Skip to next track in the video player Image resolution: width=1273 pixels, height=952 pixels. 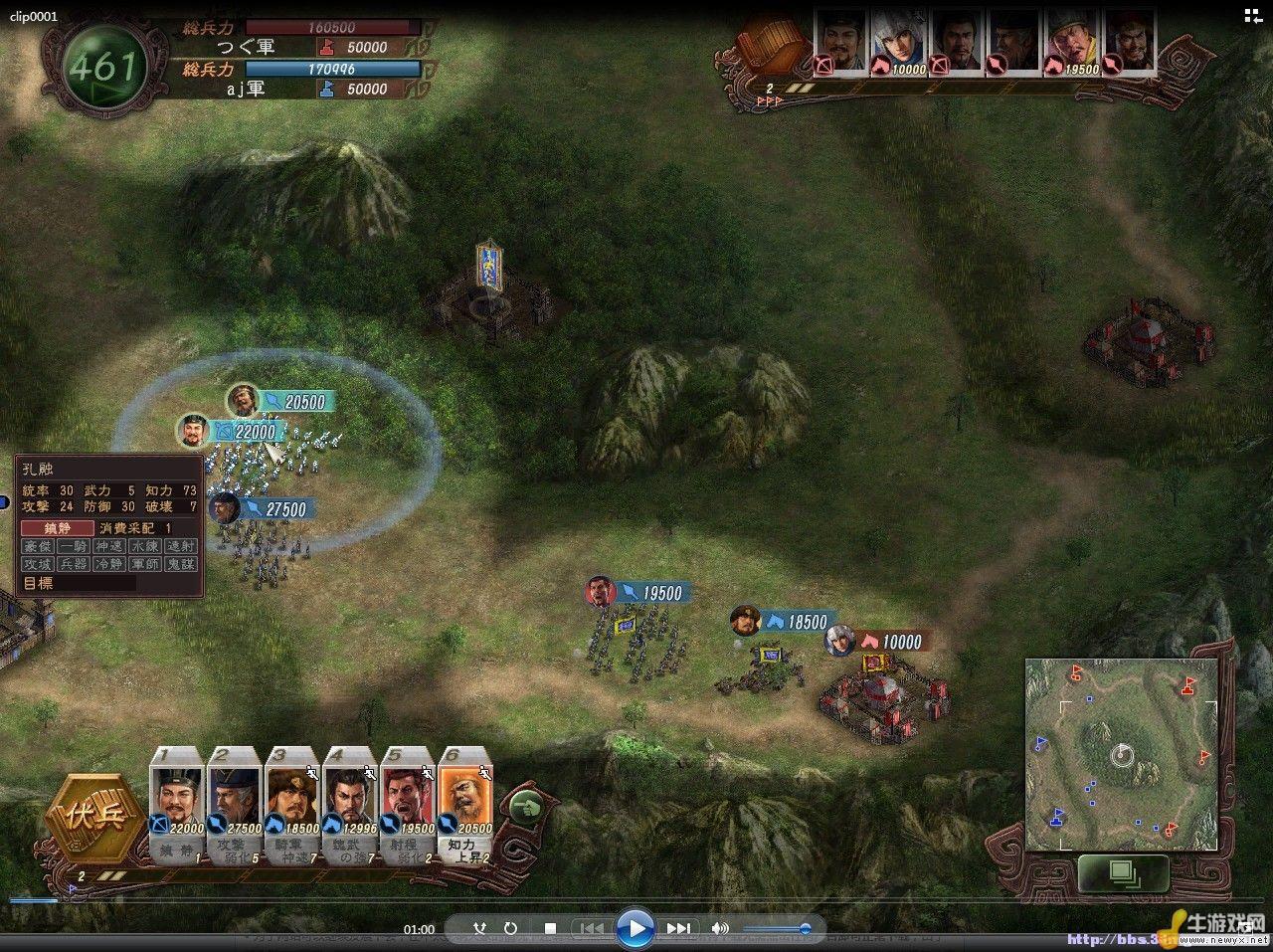click(678, 929)
